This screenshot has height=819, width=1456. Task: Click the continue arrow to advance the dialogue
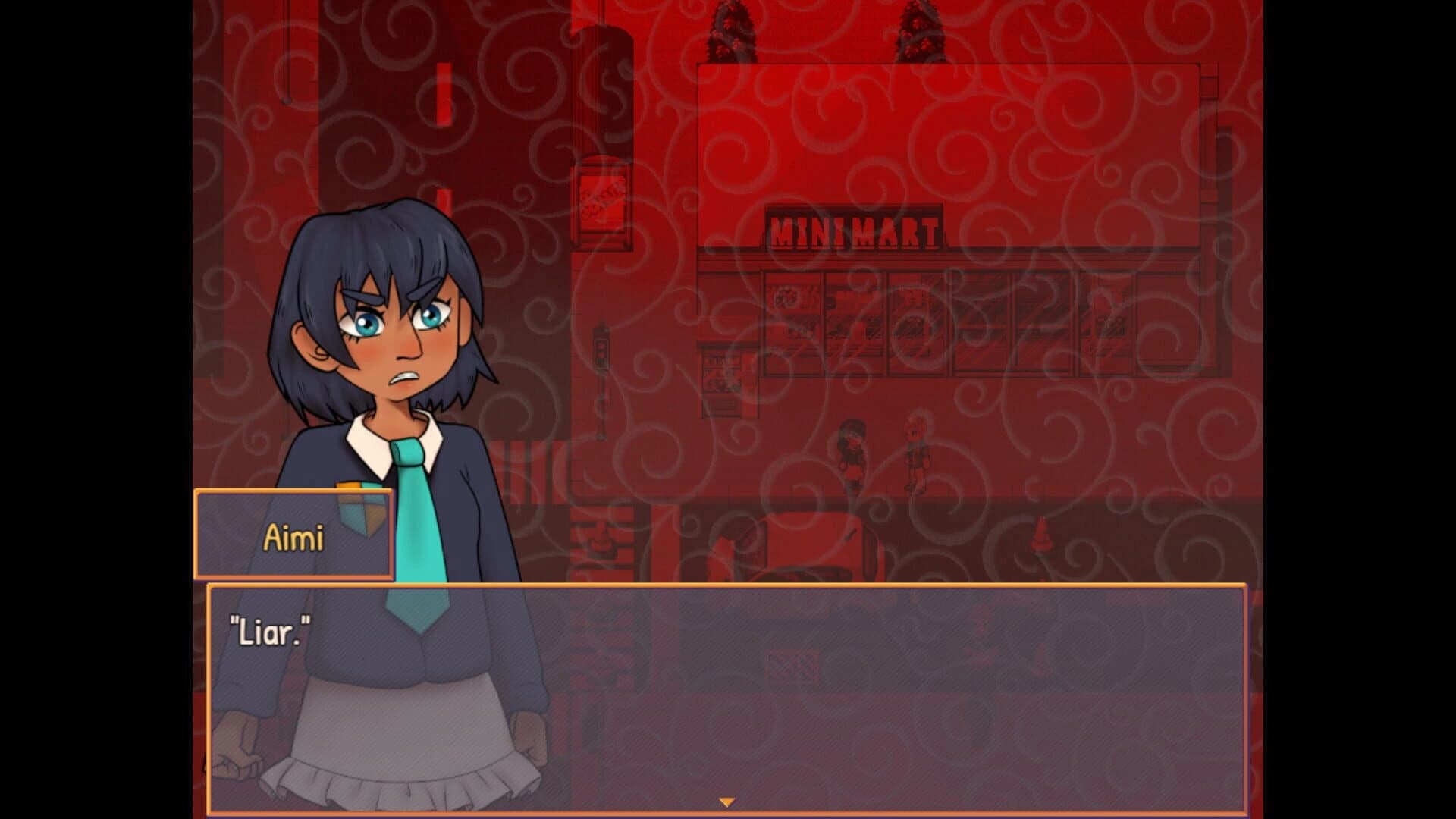coord(727,800)
